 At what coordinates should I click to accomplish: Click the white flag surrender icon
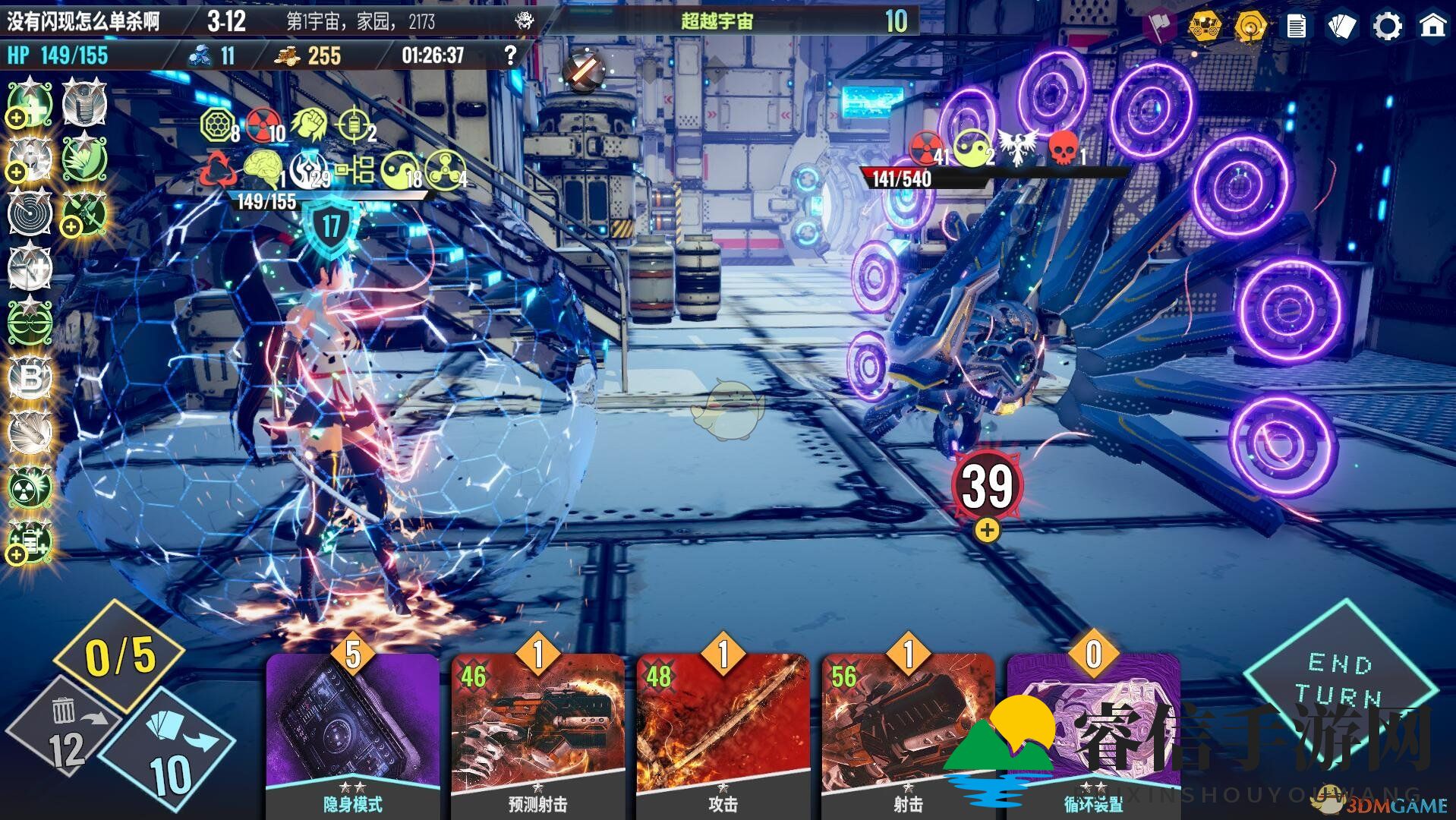1159,27
